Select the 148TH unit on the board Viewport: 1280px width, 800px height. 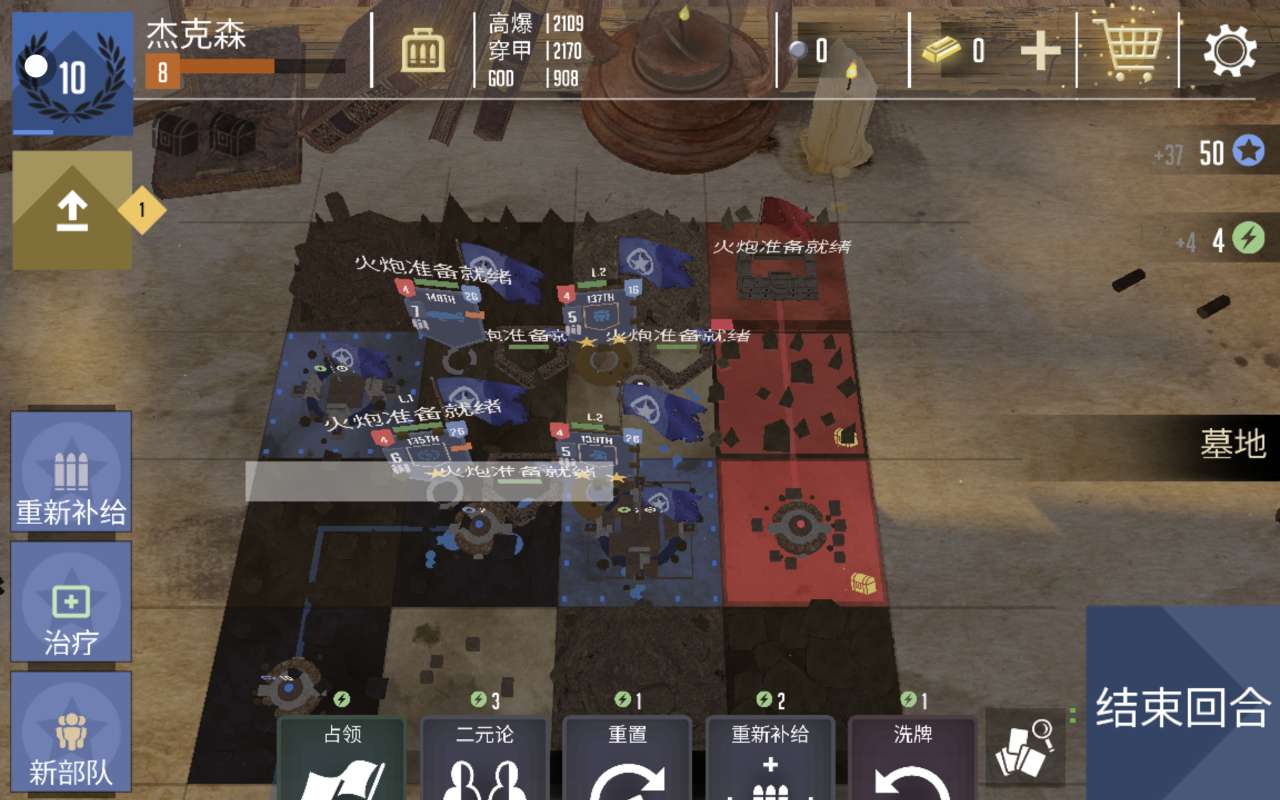(x=438, y=308)
